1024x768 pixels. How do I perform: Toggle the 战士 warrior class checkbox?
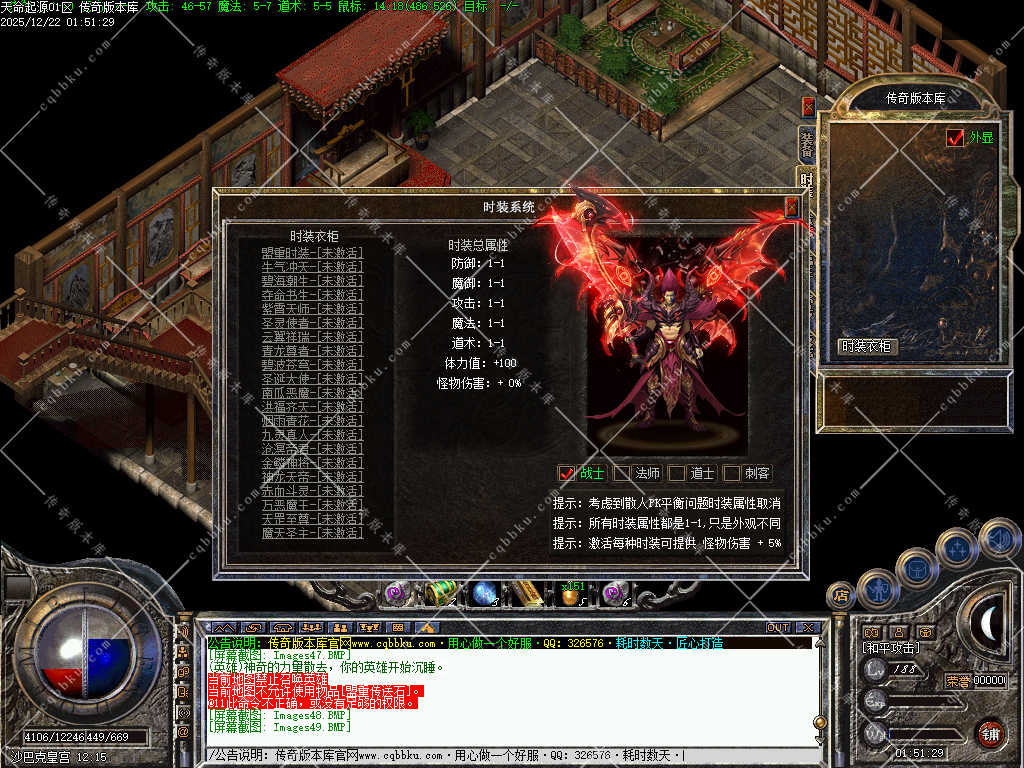[x=567, y=473]
